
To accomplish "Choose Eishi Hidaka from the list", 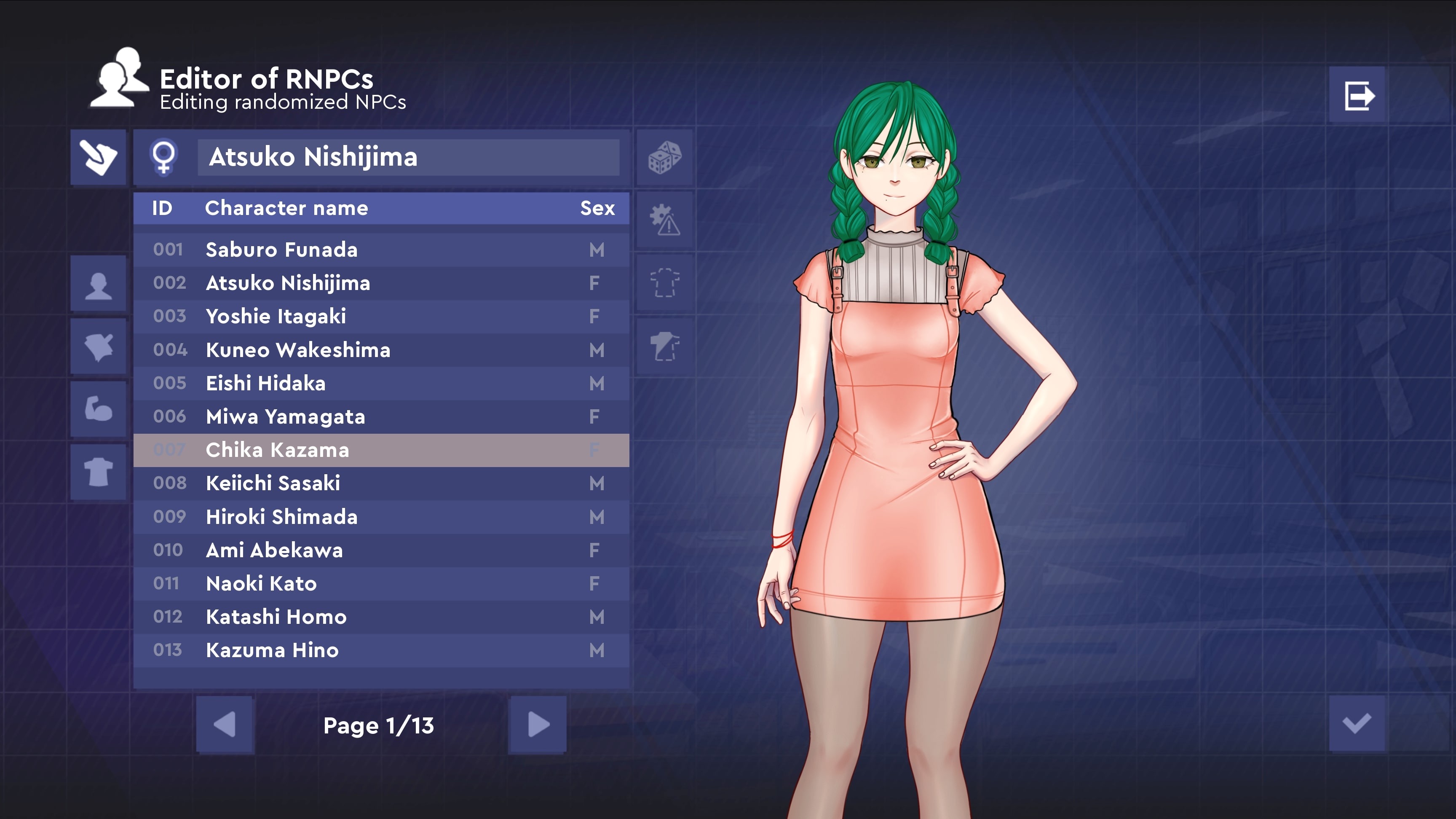I will 381,384.
